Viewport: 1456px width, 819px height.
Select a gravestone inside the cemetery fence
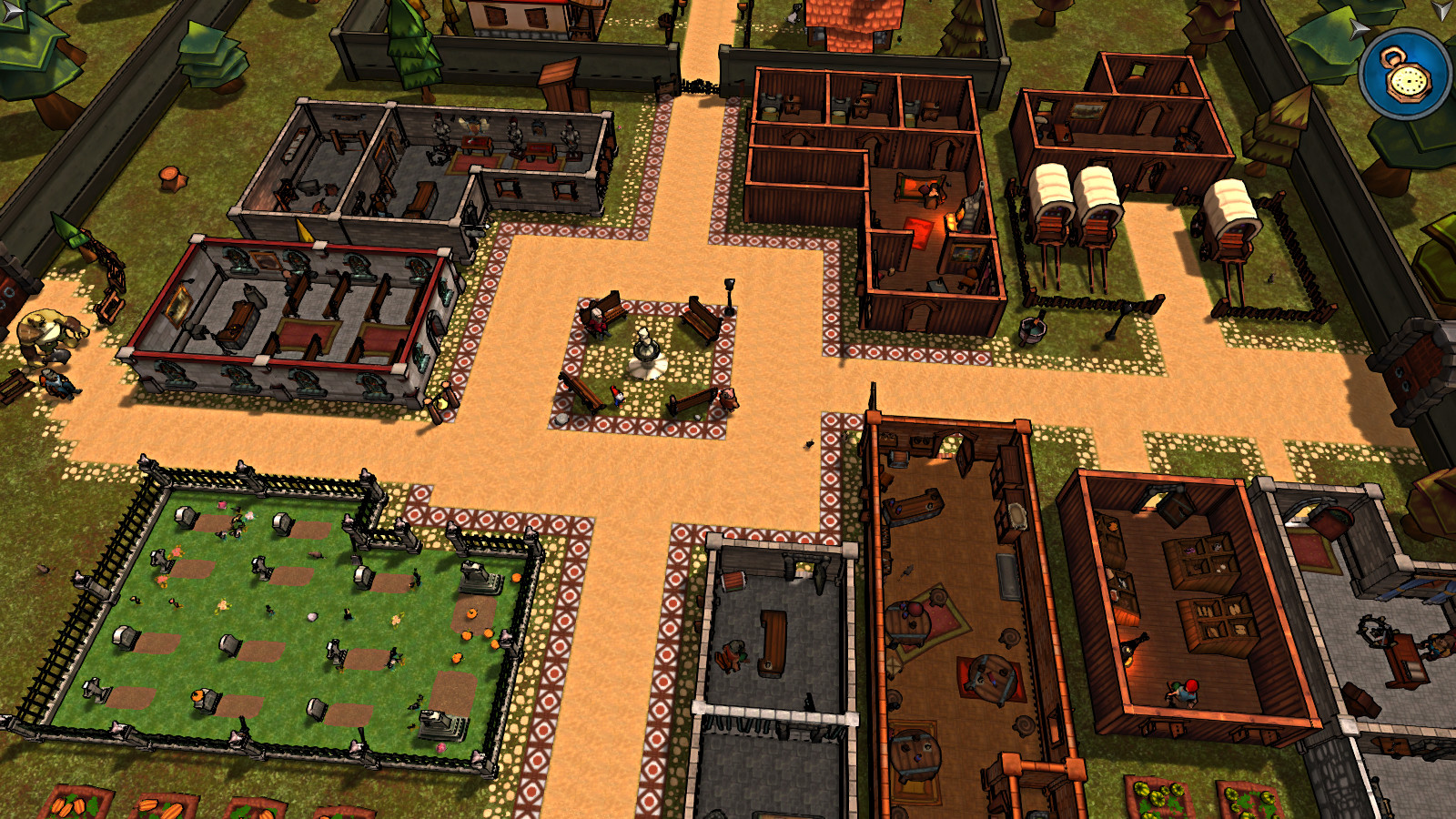click(x=186, y=516)
